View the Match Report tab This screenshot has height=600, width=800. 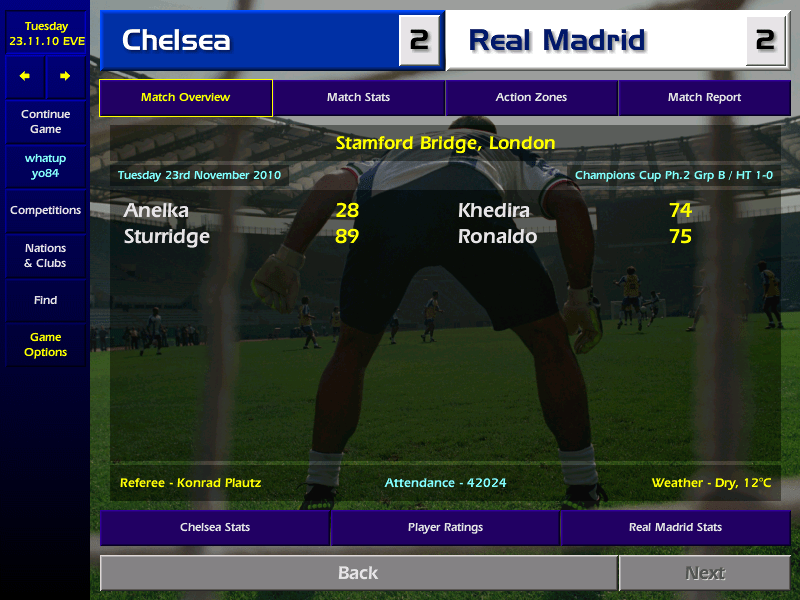coord(704,98)
